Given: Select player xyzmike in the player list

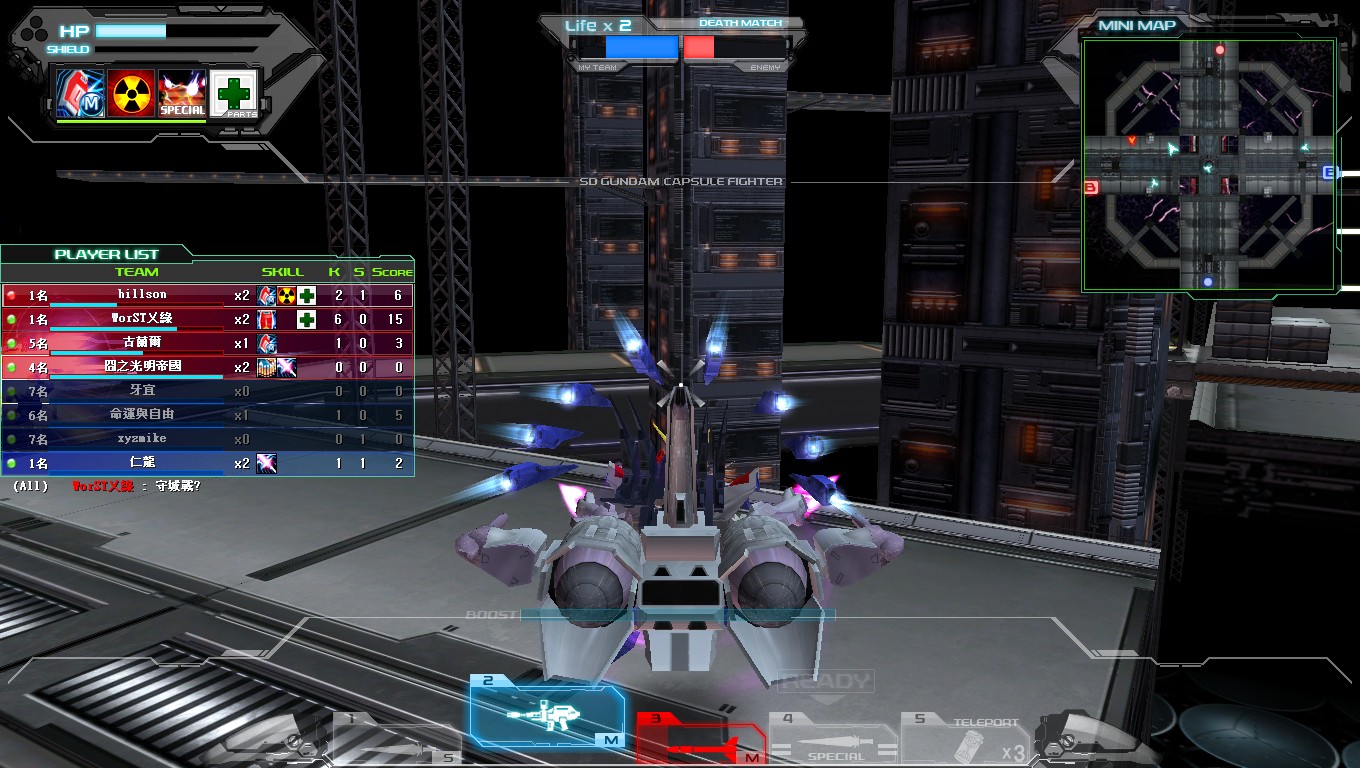Looking at the screenshot, I should (x=142, y=439).
